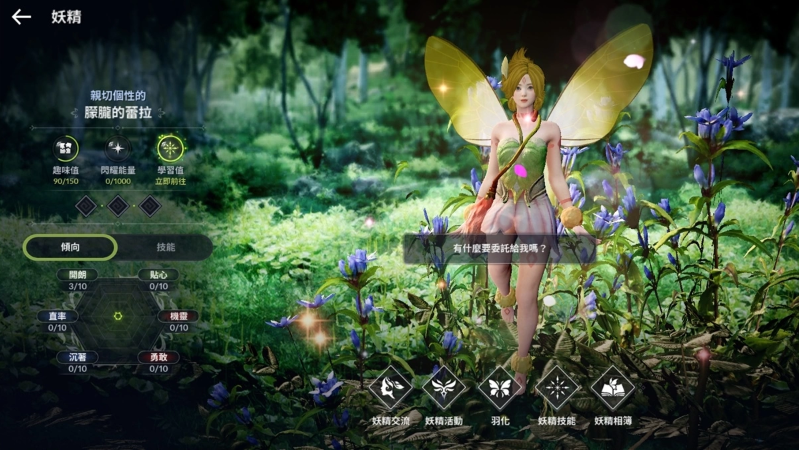Open the 妖精相簿 album

point(612,389)
